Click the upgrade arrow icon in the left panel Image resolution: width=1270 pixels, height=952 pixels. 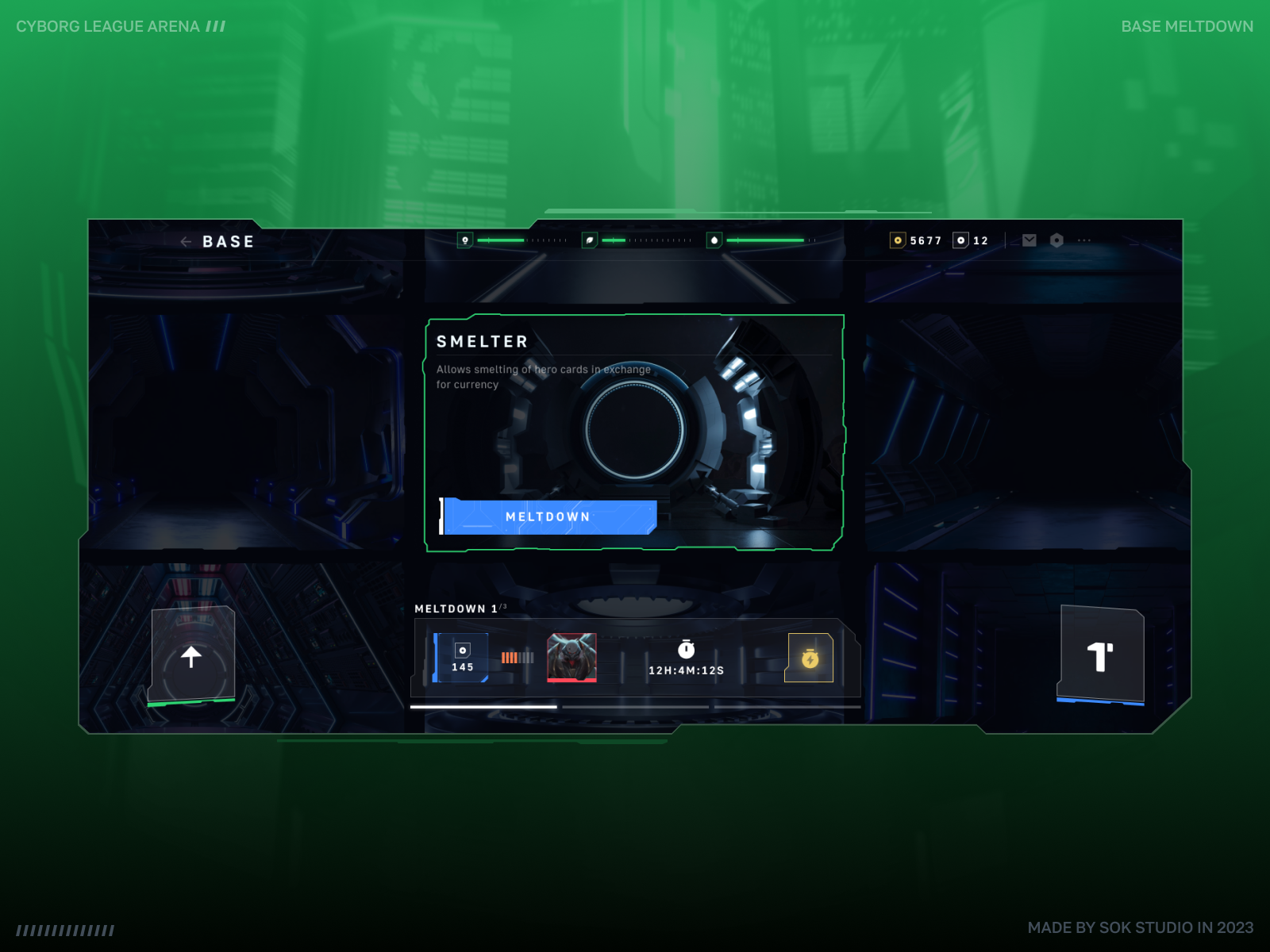click(x=193, y=658)
